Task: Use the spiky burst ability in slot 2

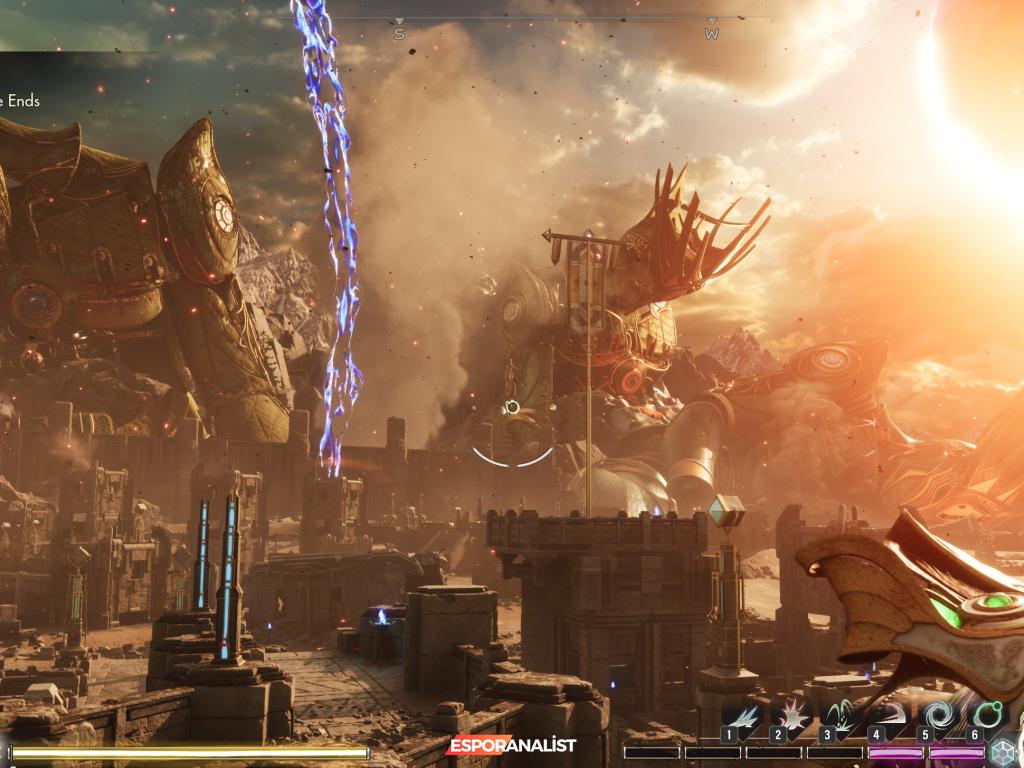Action: click(x=792, y=716)
